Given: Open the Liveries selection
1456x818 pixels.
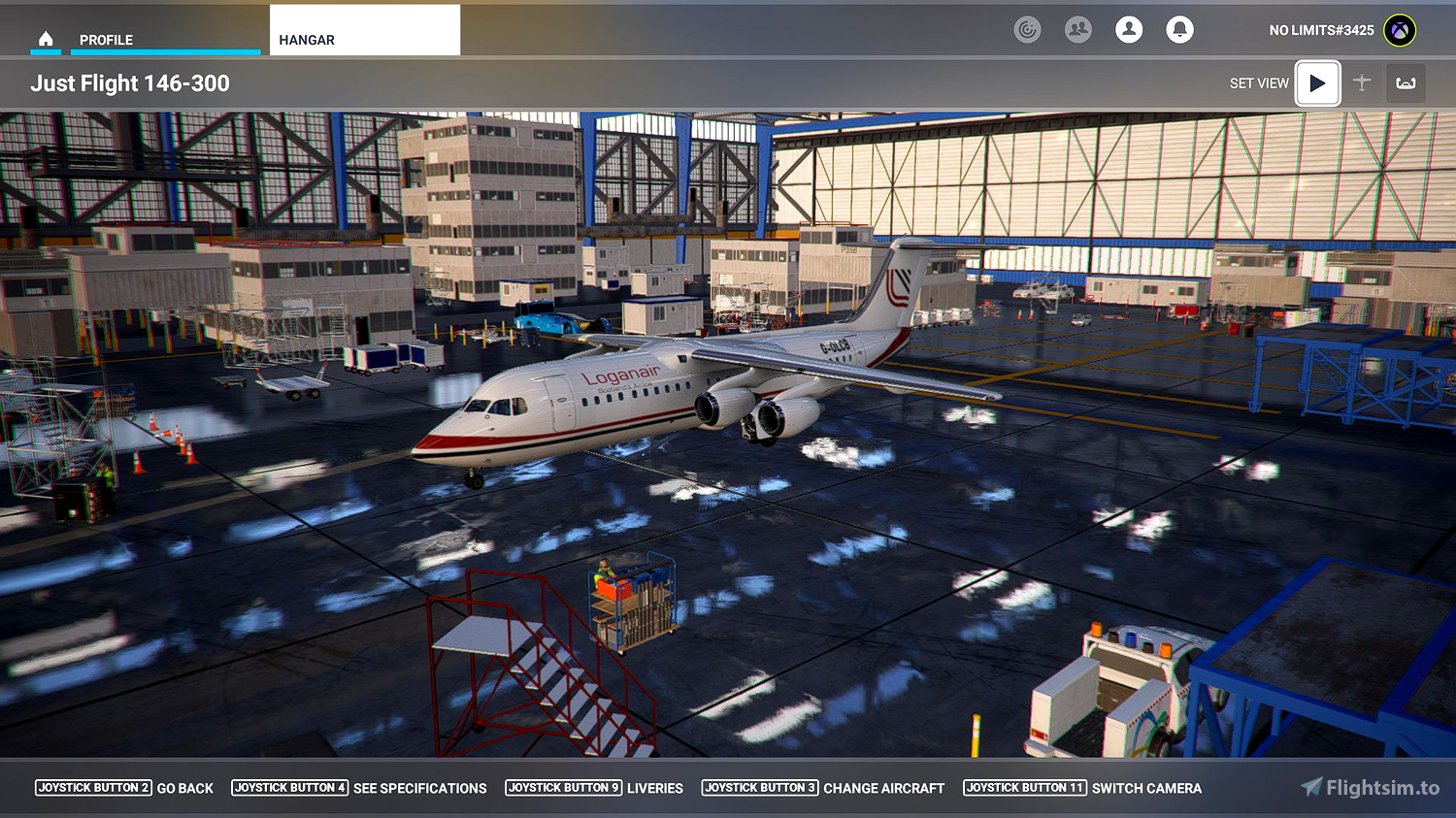Looking at the screenshot, I should coord(655,788).
